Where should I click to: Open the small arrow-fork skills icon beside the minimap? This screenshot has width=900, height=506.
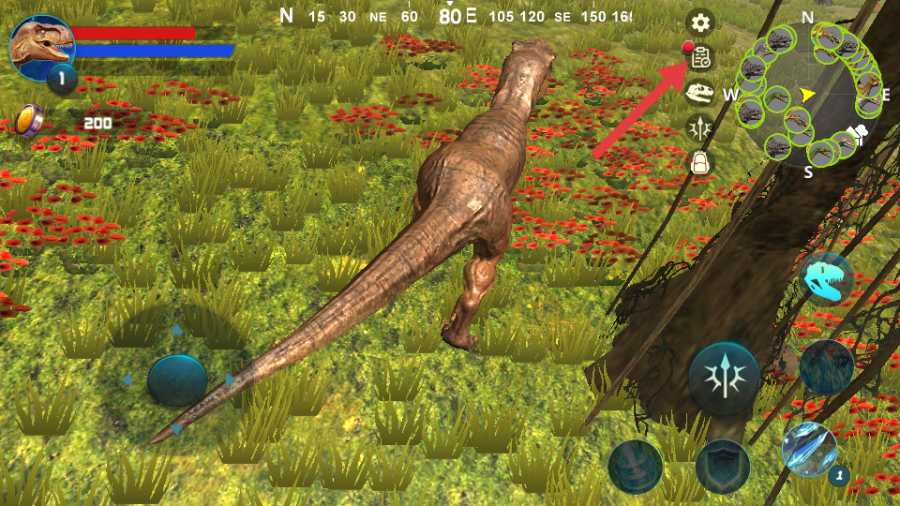(700, 127)
